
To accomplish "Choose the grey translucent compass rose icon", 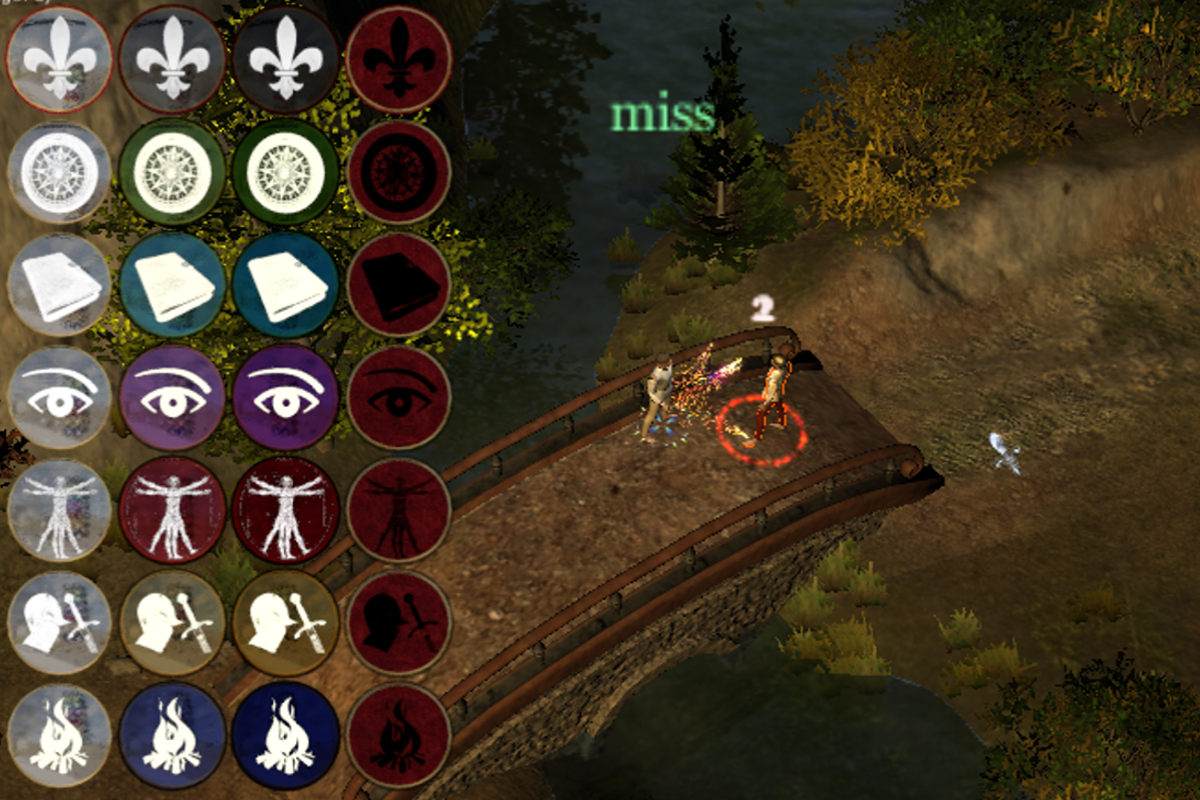I will [60, 172].
